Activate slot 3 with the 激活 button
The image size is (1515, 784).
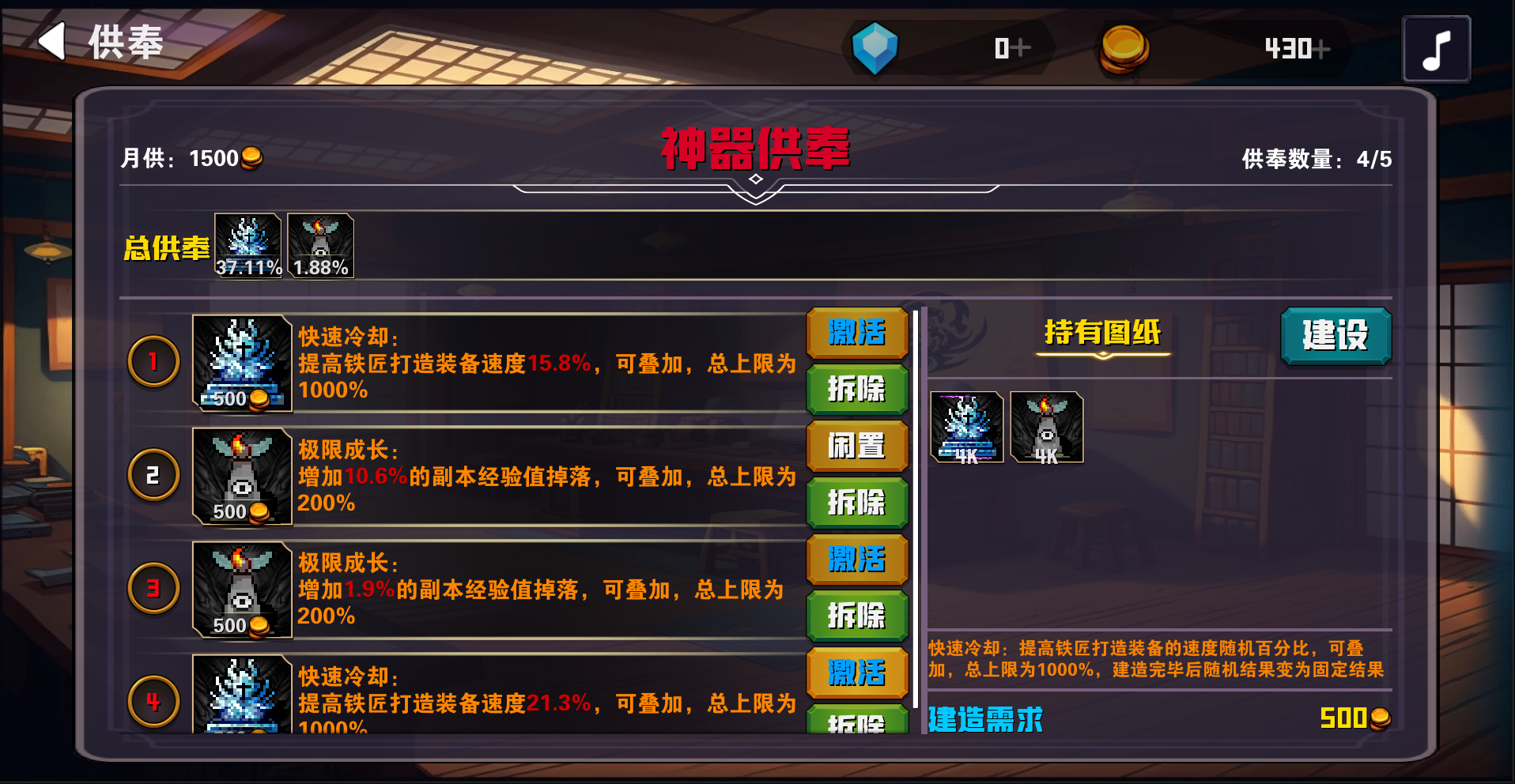(x=856, y=559)
